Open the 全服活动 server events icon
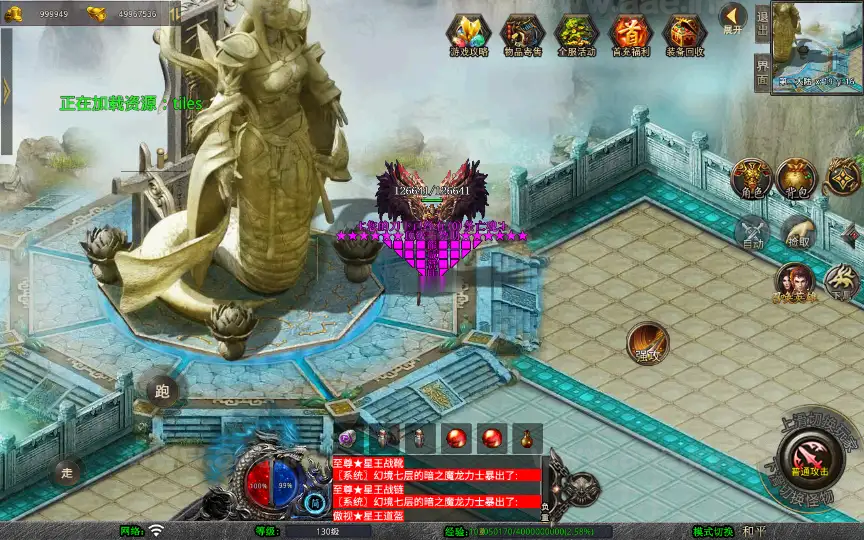Image resolution: width=864 pixels, height=540 pixels. (x=575, y=34)
